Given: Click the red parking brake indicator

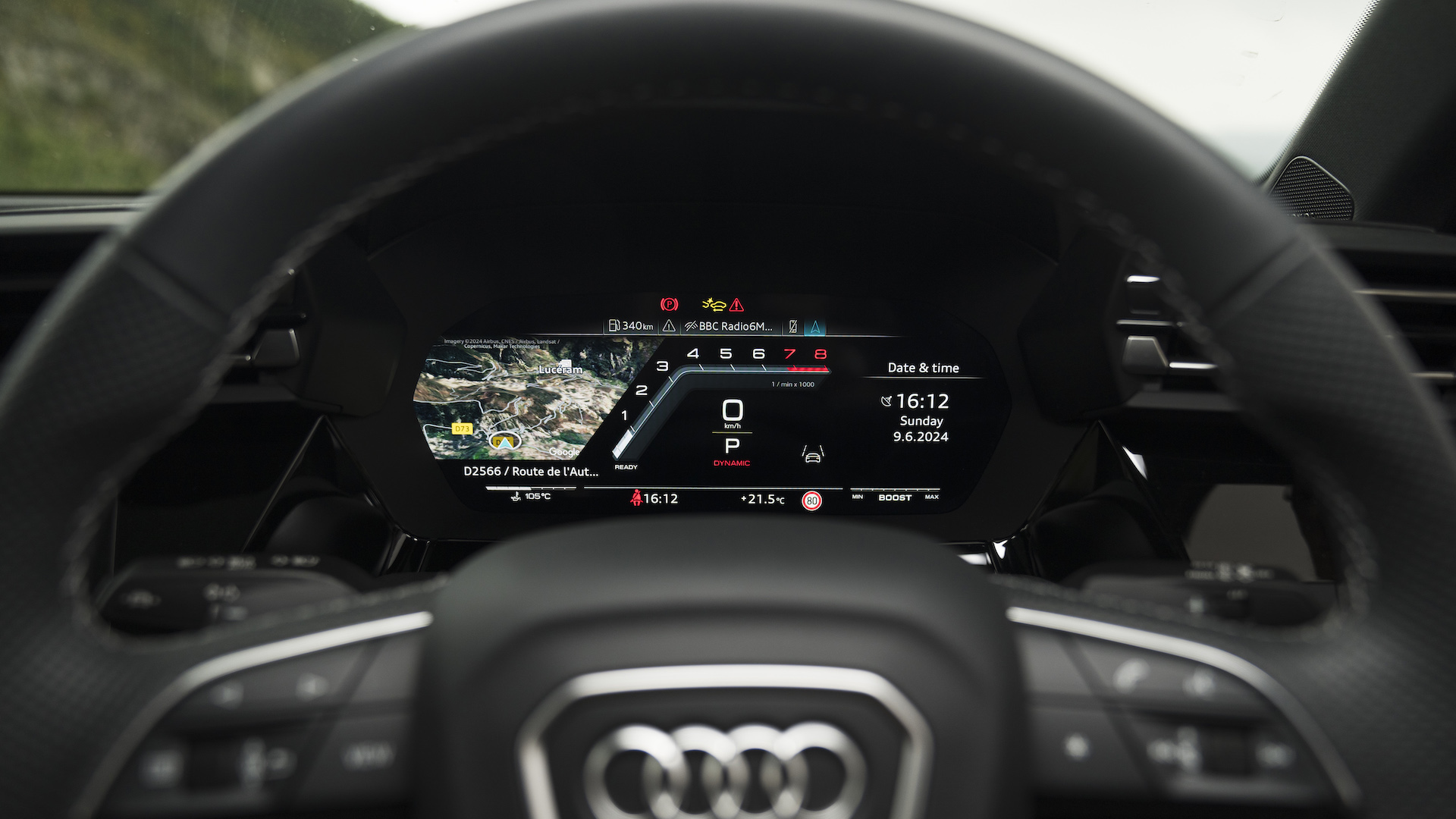Looking at the screenshot, I should 669,304.
